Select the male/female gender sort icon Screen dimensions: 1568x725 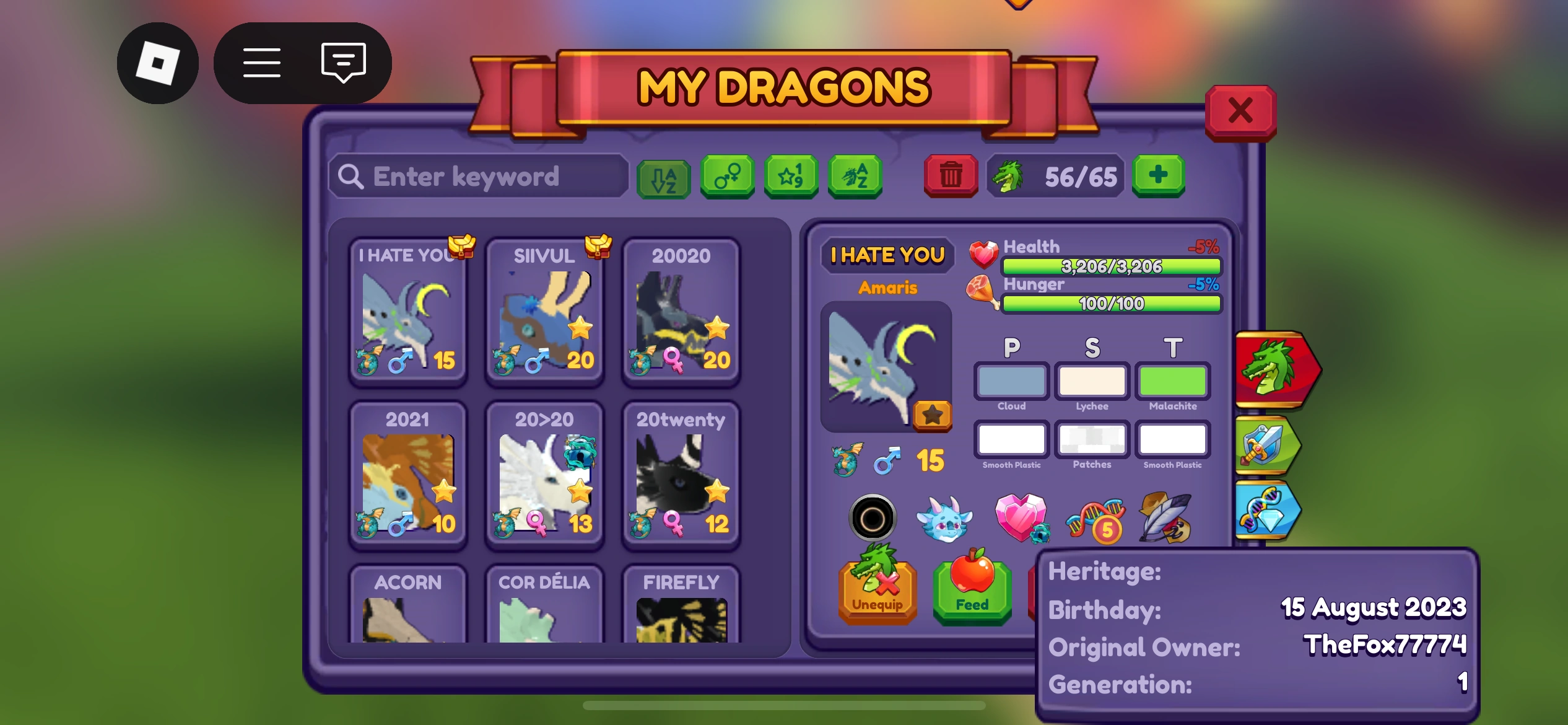point(726,177)
